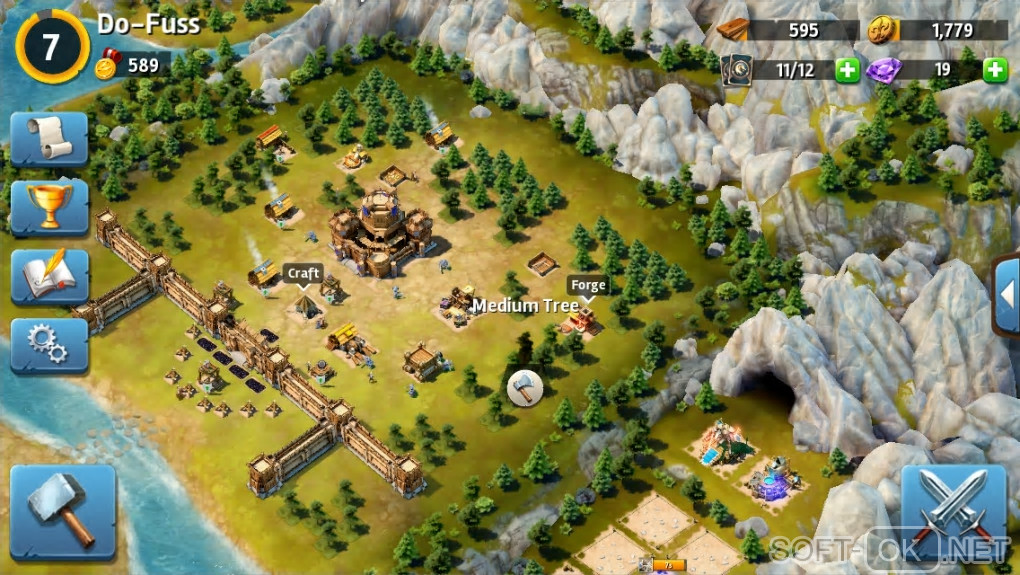Start a battle with crossed swords button

[x=952, y=513]
